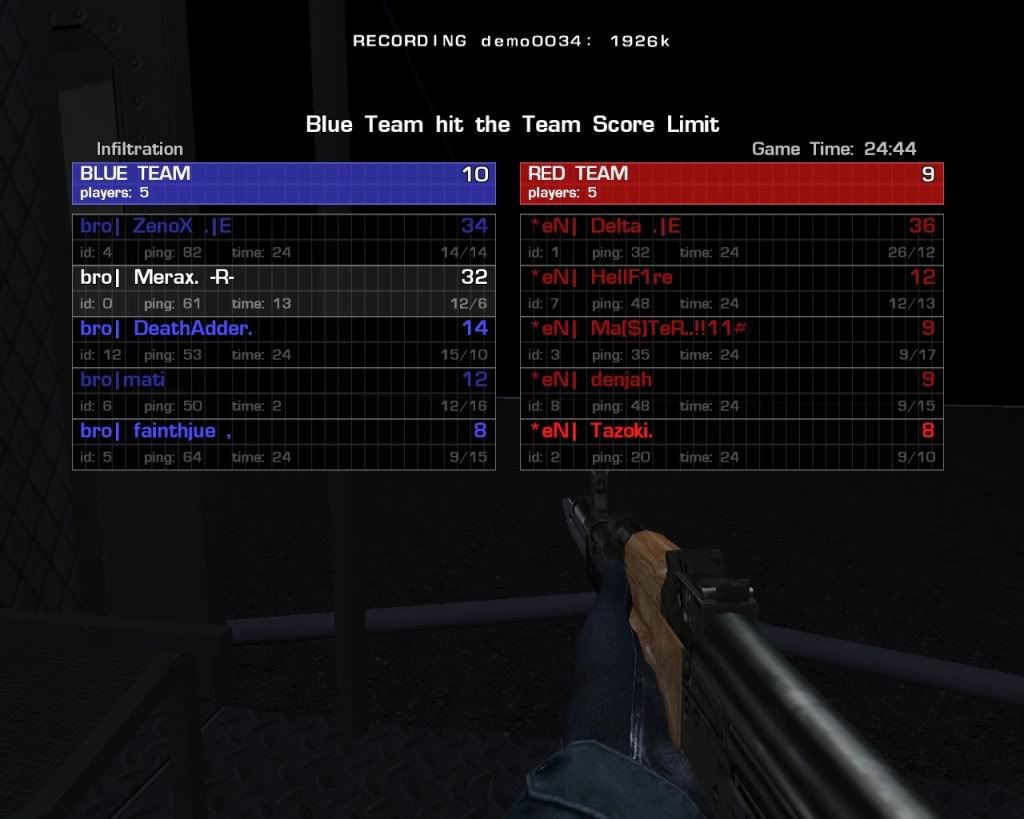Viewport: 1024px width, 819px height.
Task: Select HellF1re in the red team list
Action: point(731,290)
